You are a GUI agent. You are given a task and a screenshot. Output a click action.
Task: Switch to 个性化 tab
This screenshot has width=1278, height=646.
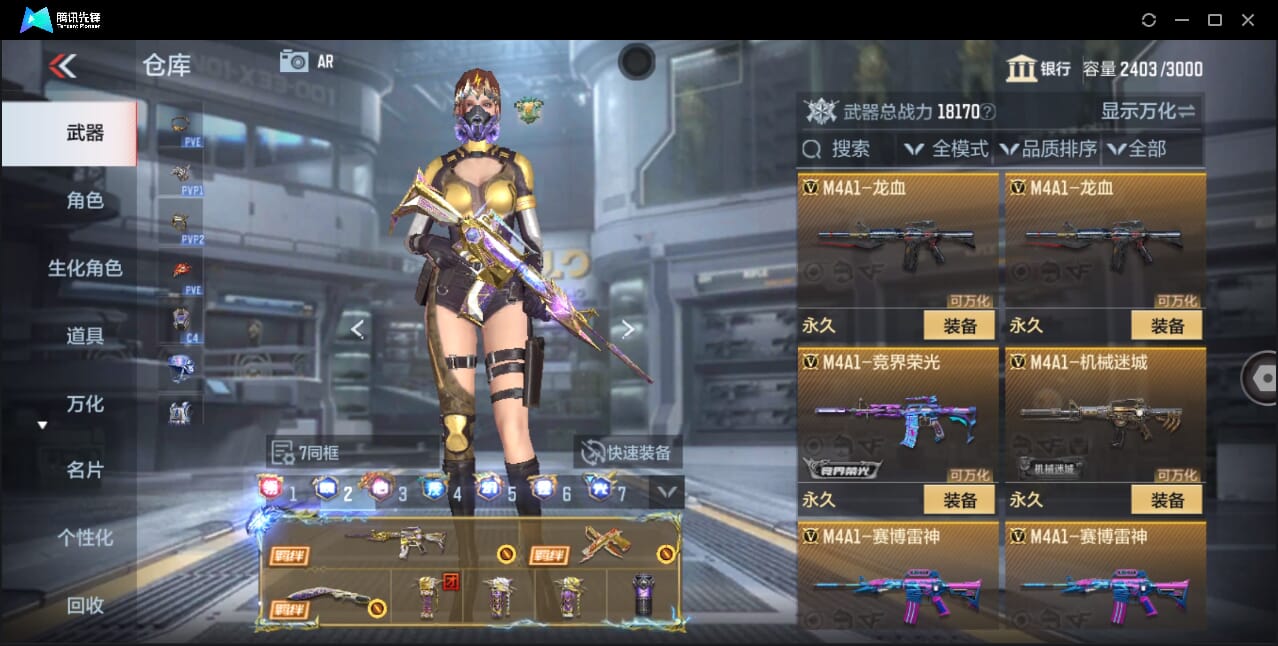pos(85,537)
